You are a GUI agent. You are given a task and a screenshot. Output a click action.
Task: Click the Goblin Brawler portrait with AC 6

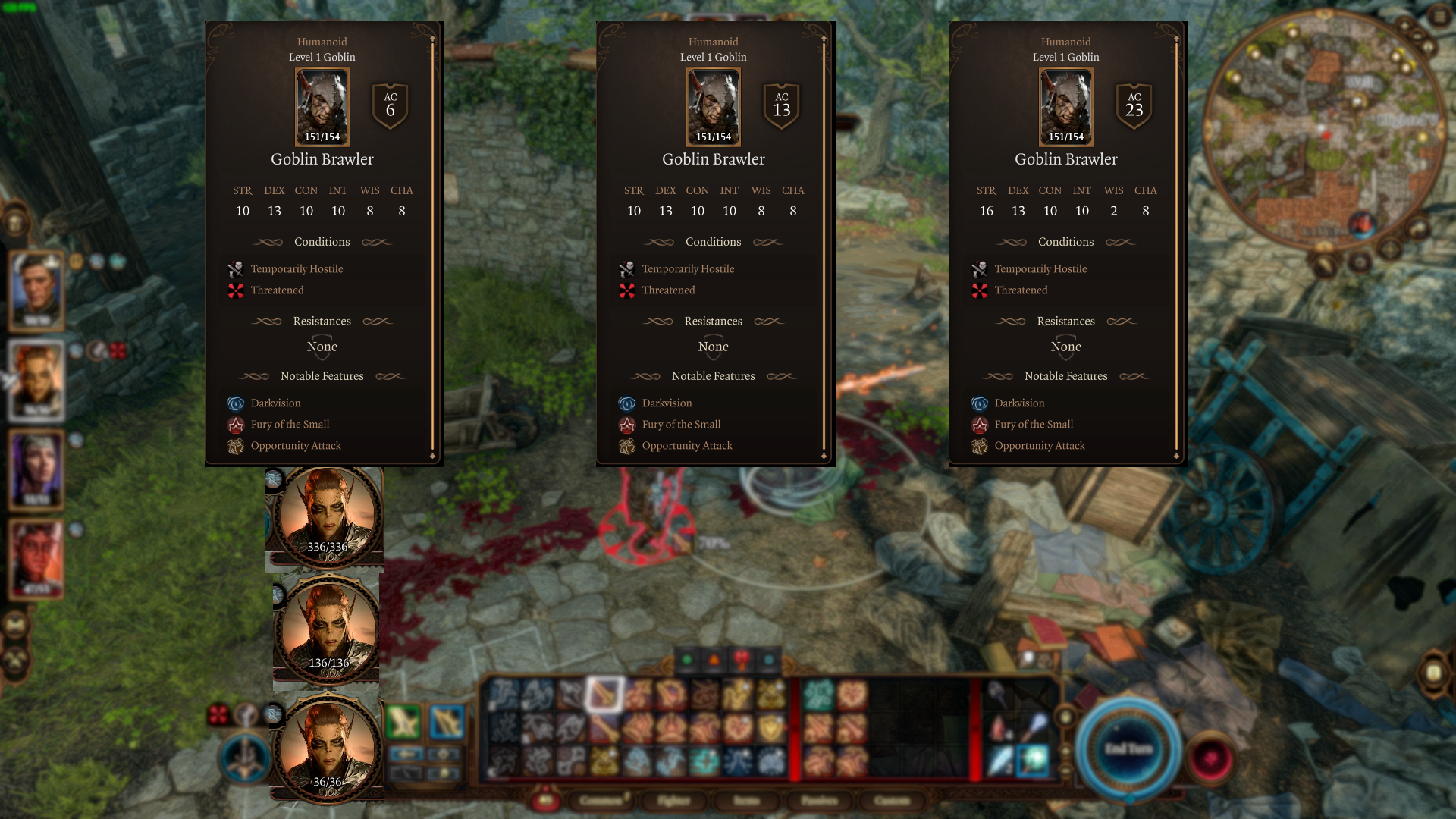[x=322, y=107]
